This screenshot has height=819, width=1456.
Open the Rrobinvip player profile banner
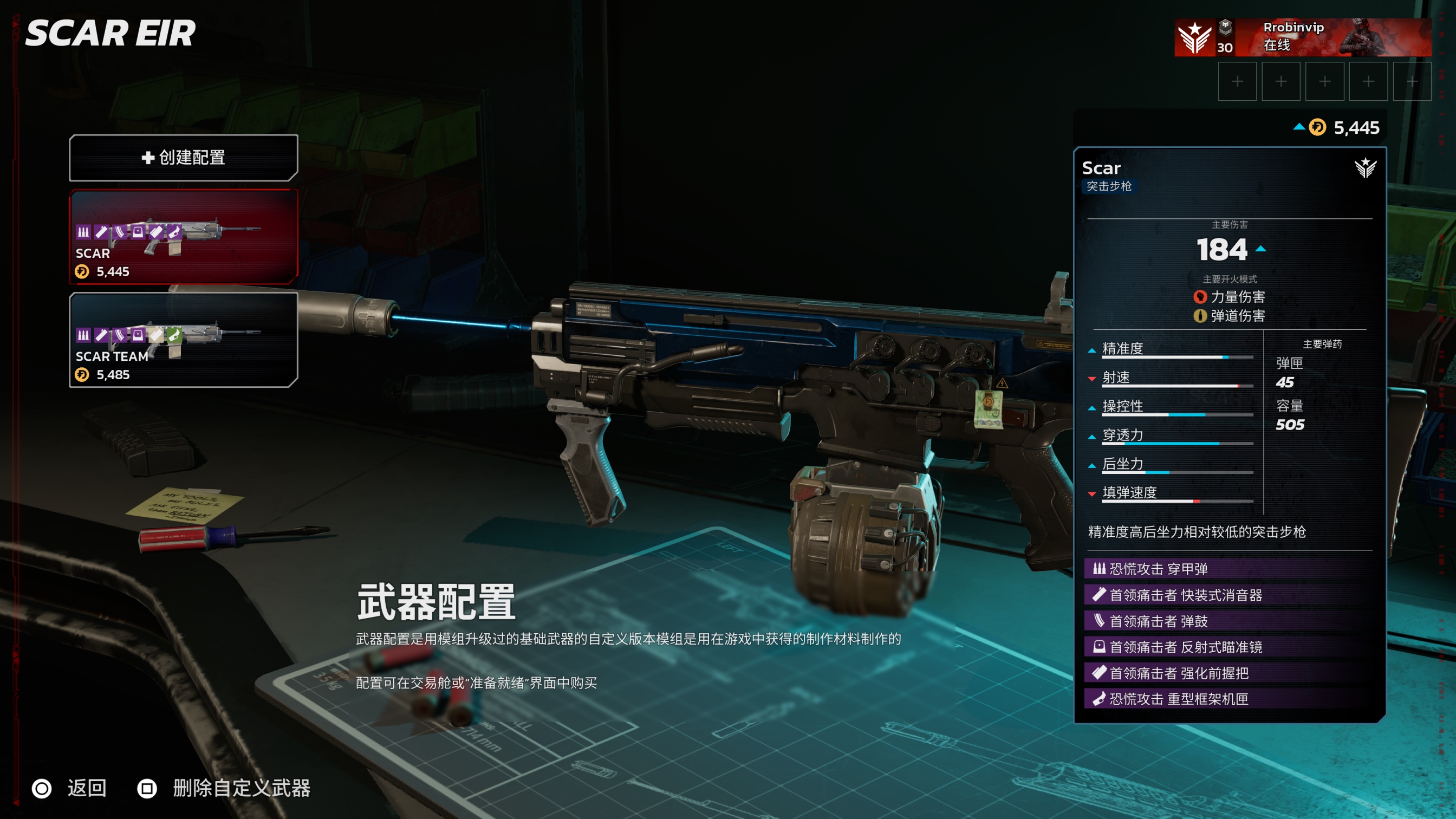[x=1302, y=37]
